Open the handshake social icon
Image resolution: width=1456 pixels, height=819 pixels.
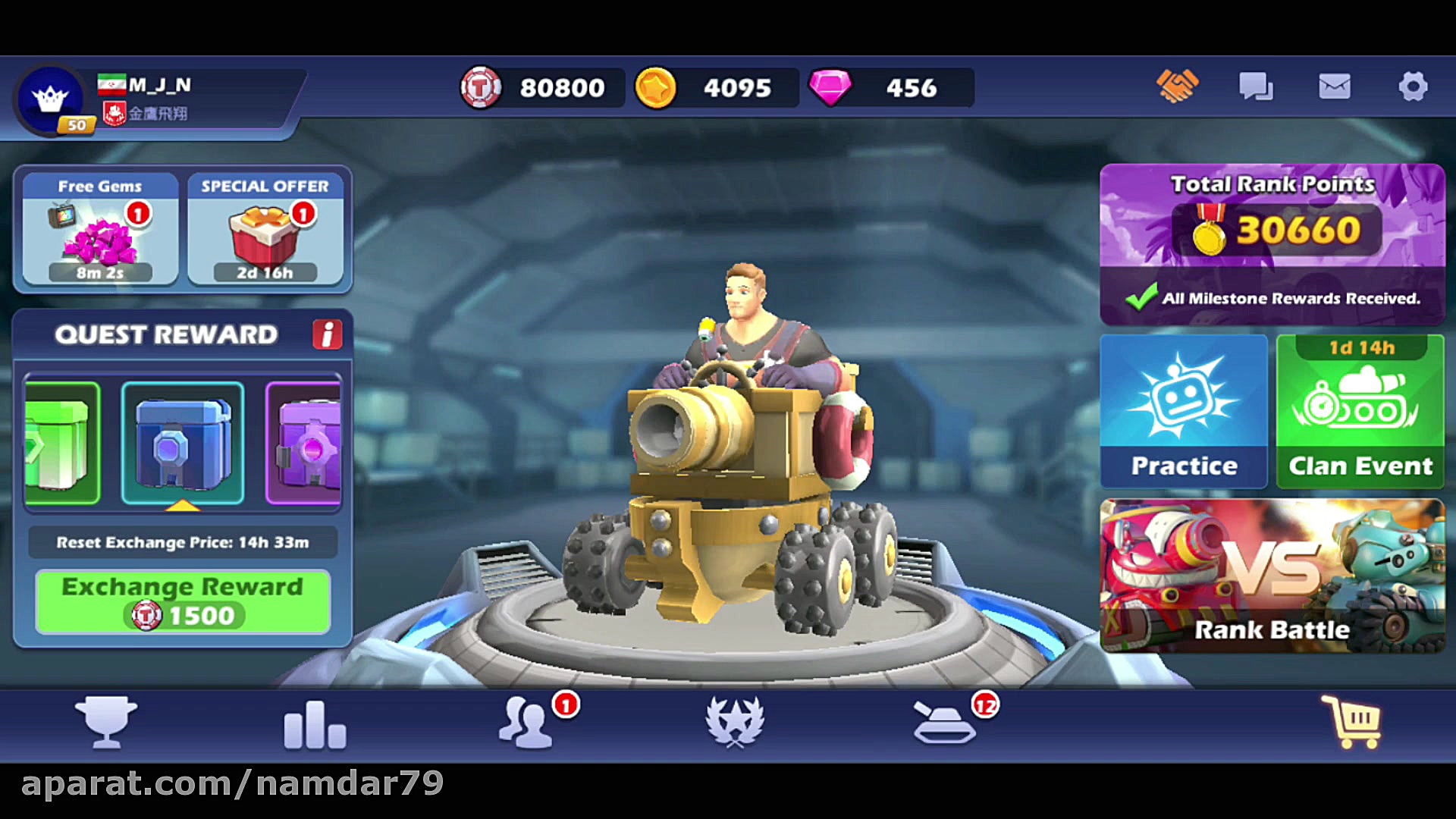click(x=1177, y=86)
